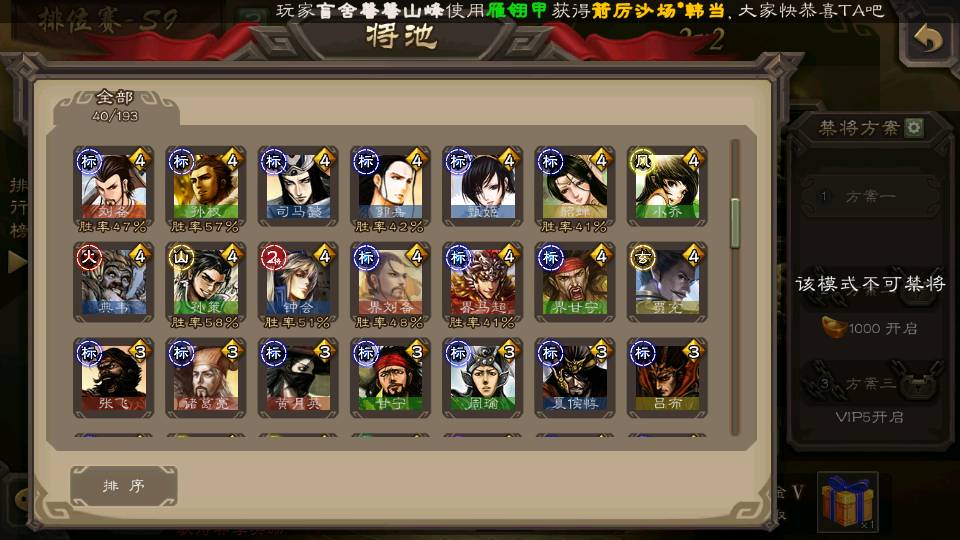Select the 甄姬 hero card
The width and height of the screenshot is (960, 540).
(x=483, y=185)
